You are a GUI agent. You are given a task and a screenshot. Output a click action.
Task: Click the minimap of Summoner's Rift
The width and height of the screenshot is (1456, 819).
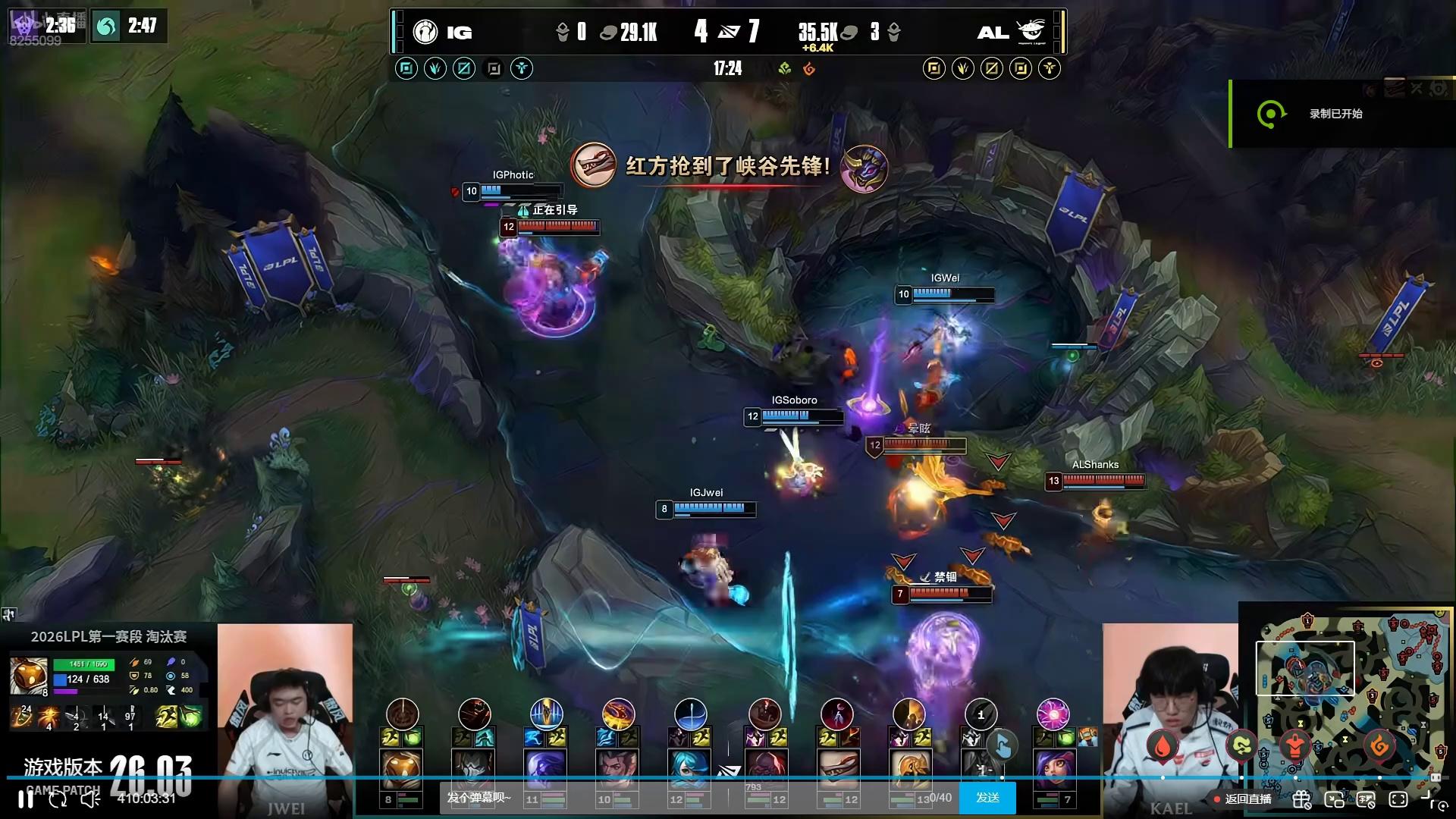click(1346, 709)
